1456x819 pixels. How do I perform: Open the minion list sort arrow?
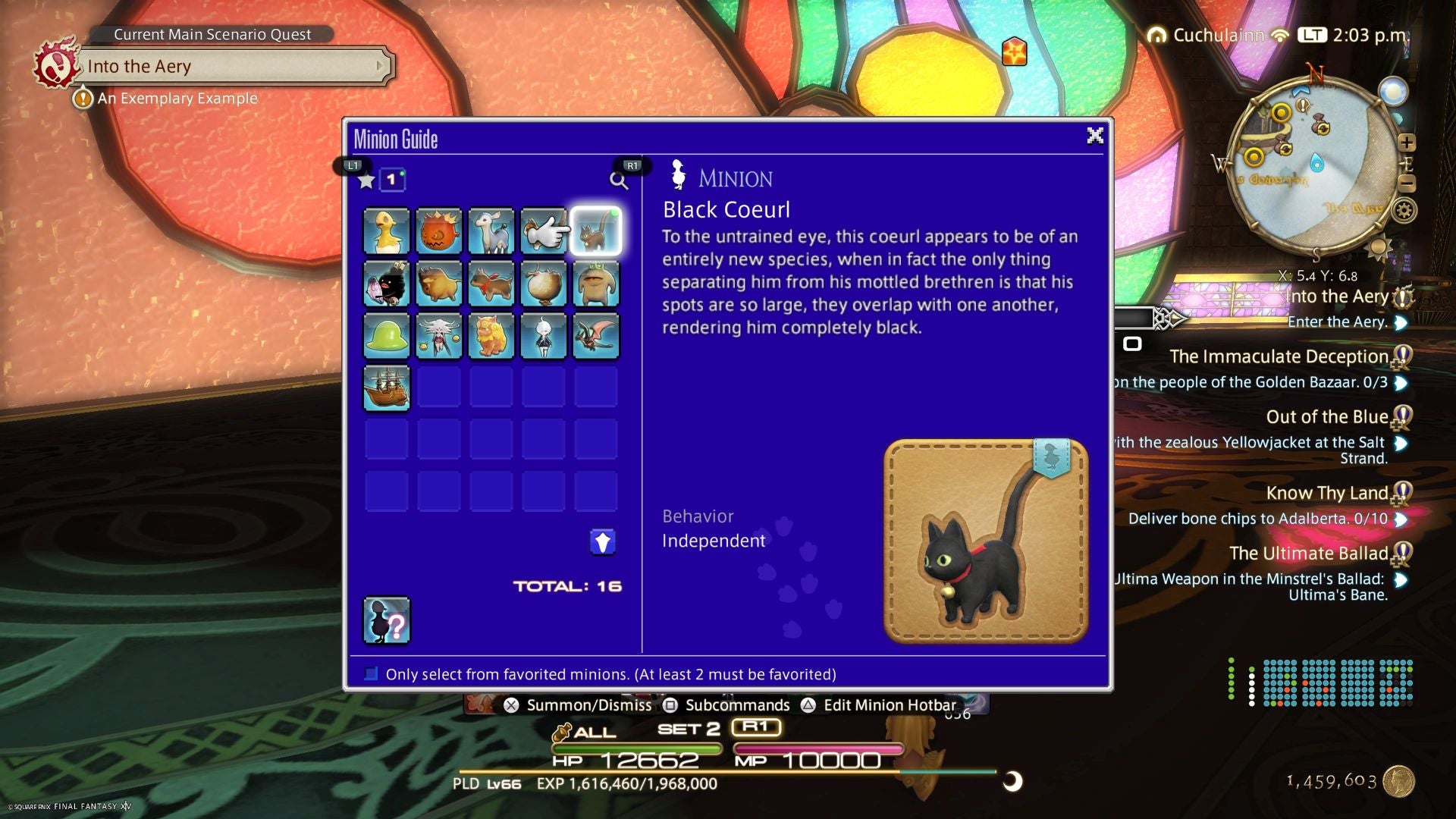tap(603, 541)
